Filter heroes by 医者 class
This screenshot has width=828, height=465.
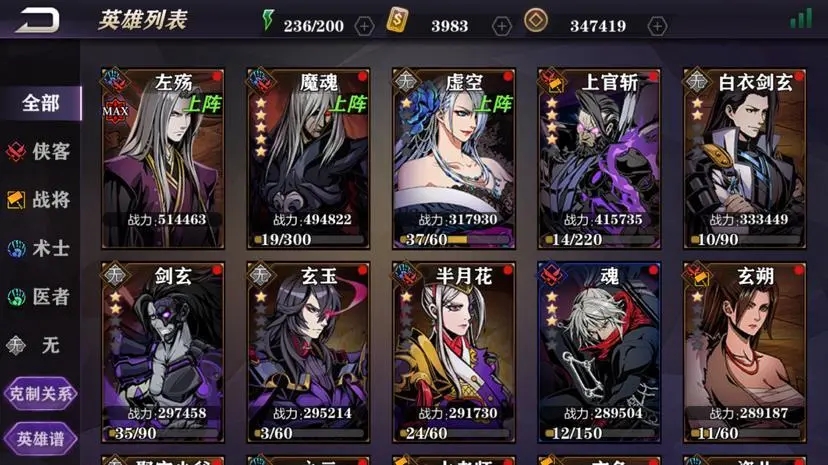pos(41,297)
